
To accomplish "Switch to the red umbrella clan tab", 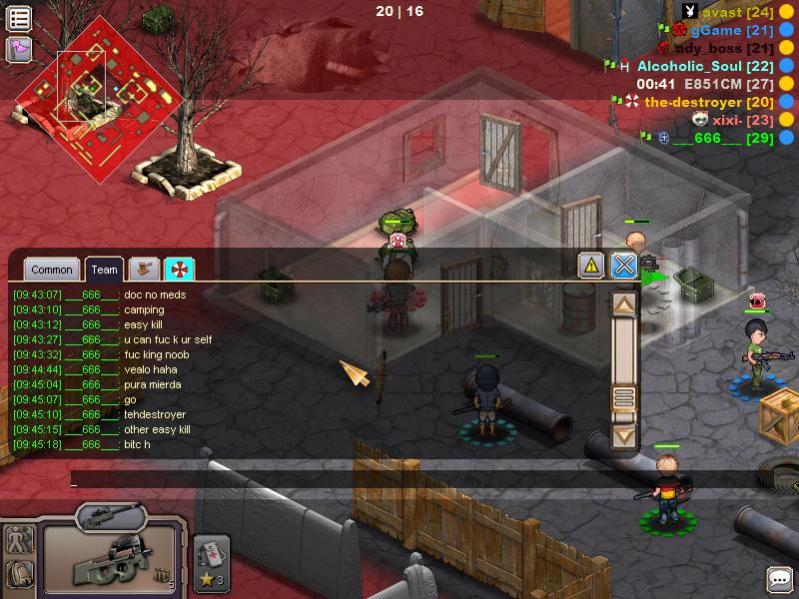I will pyautogui.click(x=180, y=269).
